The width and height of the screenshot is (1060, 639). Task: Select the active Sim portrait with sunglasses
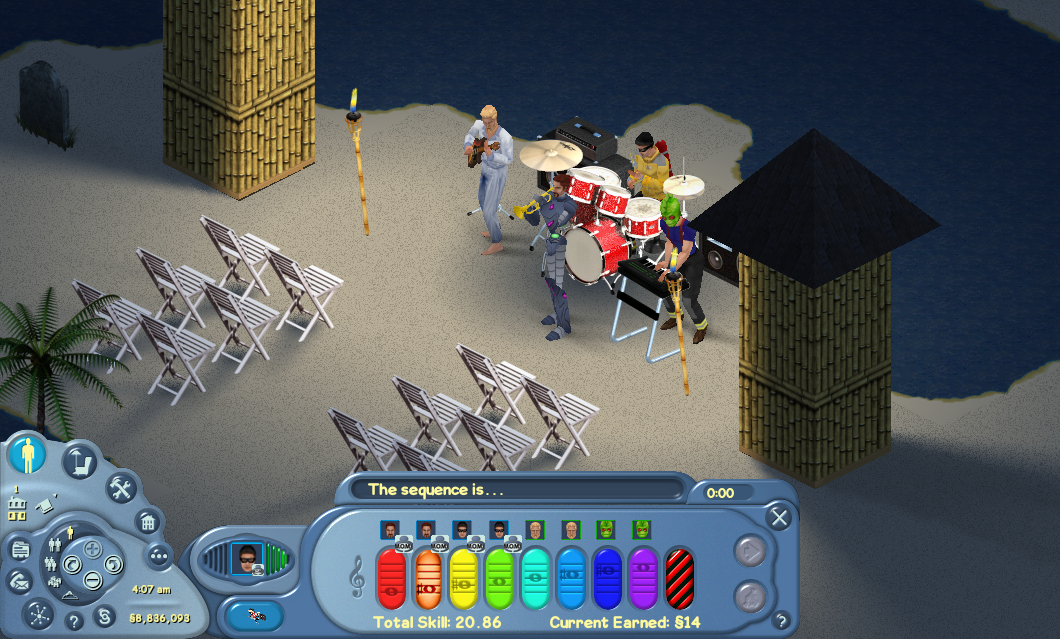[x=246, y=558]
